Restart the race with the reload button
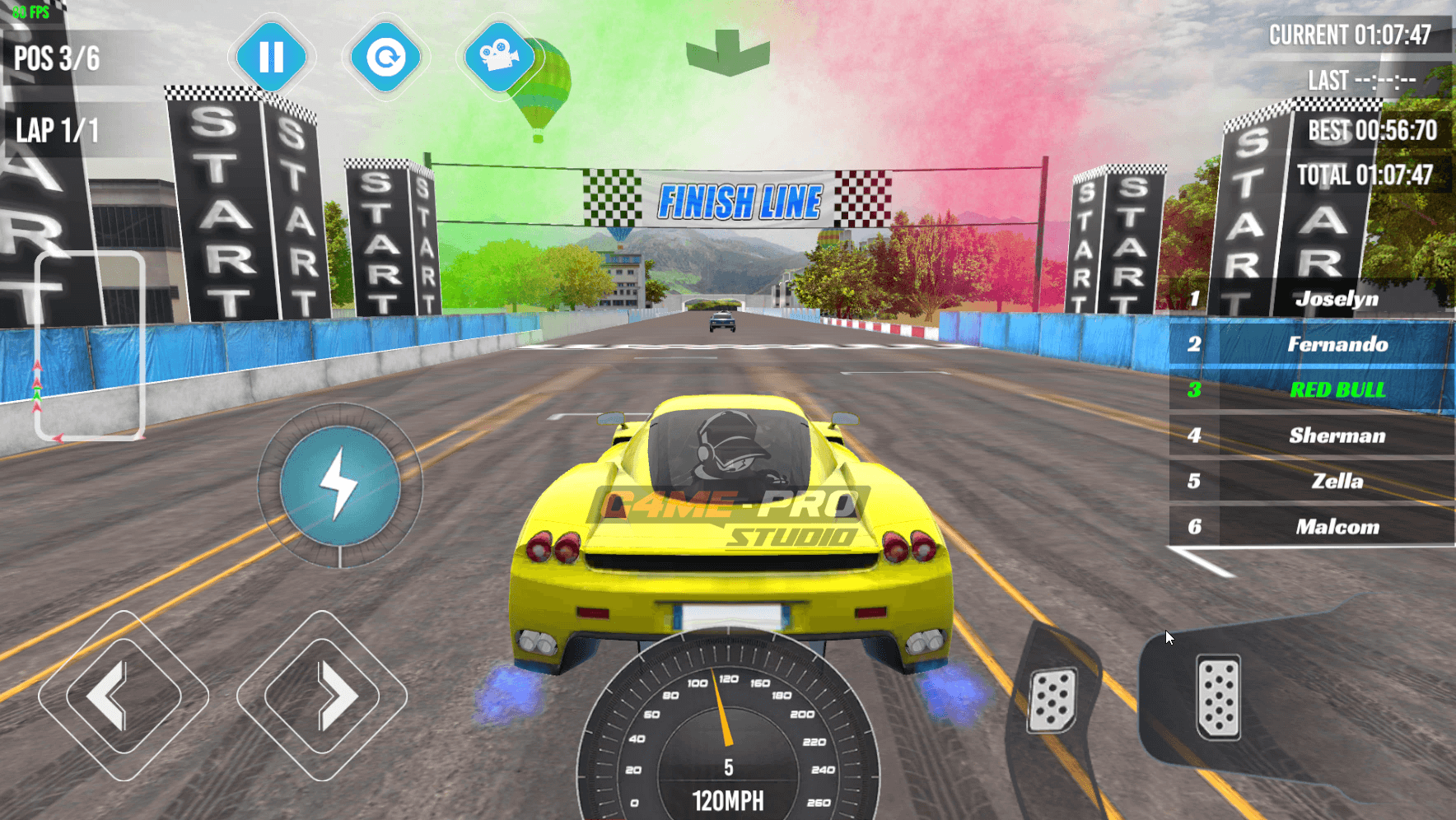1456x820 pixels. coord(385,58)
